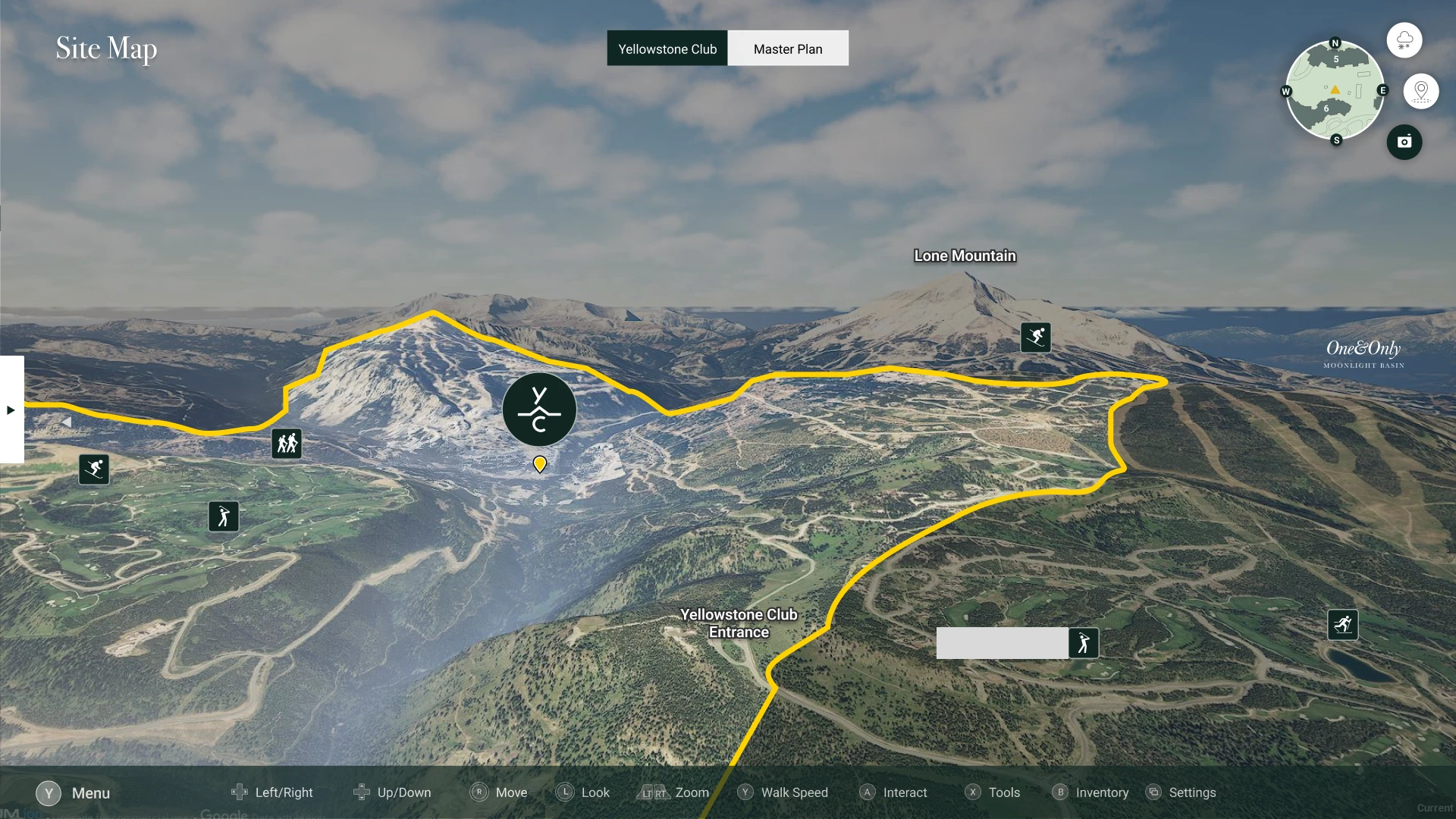Take a snapshot with the camera button

coord(1404,142)
